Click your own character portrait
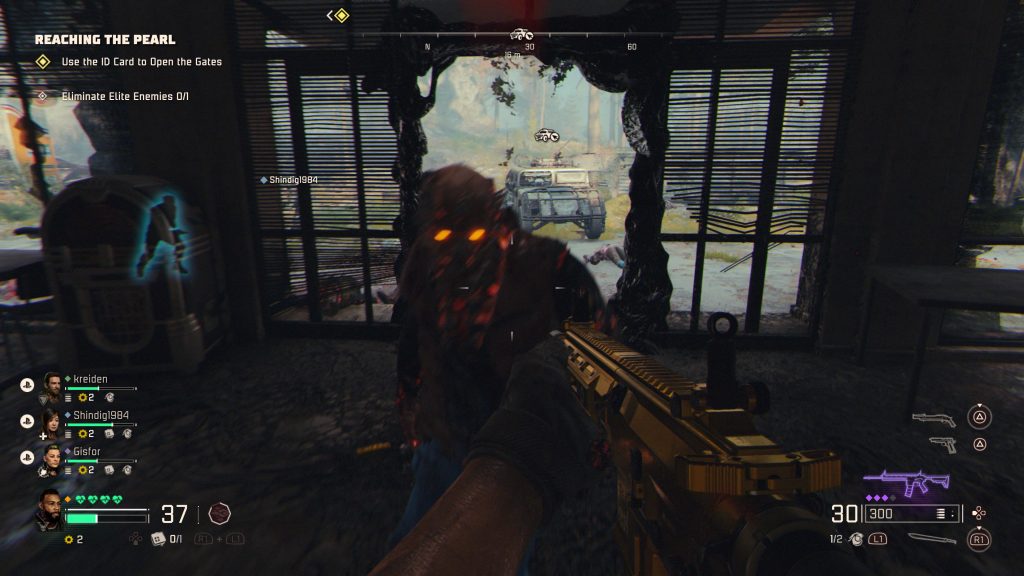 tap(49, 510)
